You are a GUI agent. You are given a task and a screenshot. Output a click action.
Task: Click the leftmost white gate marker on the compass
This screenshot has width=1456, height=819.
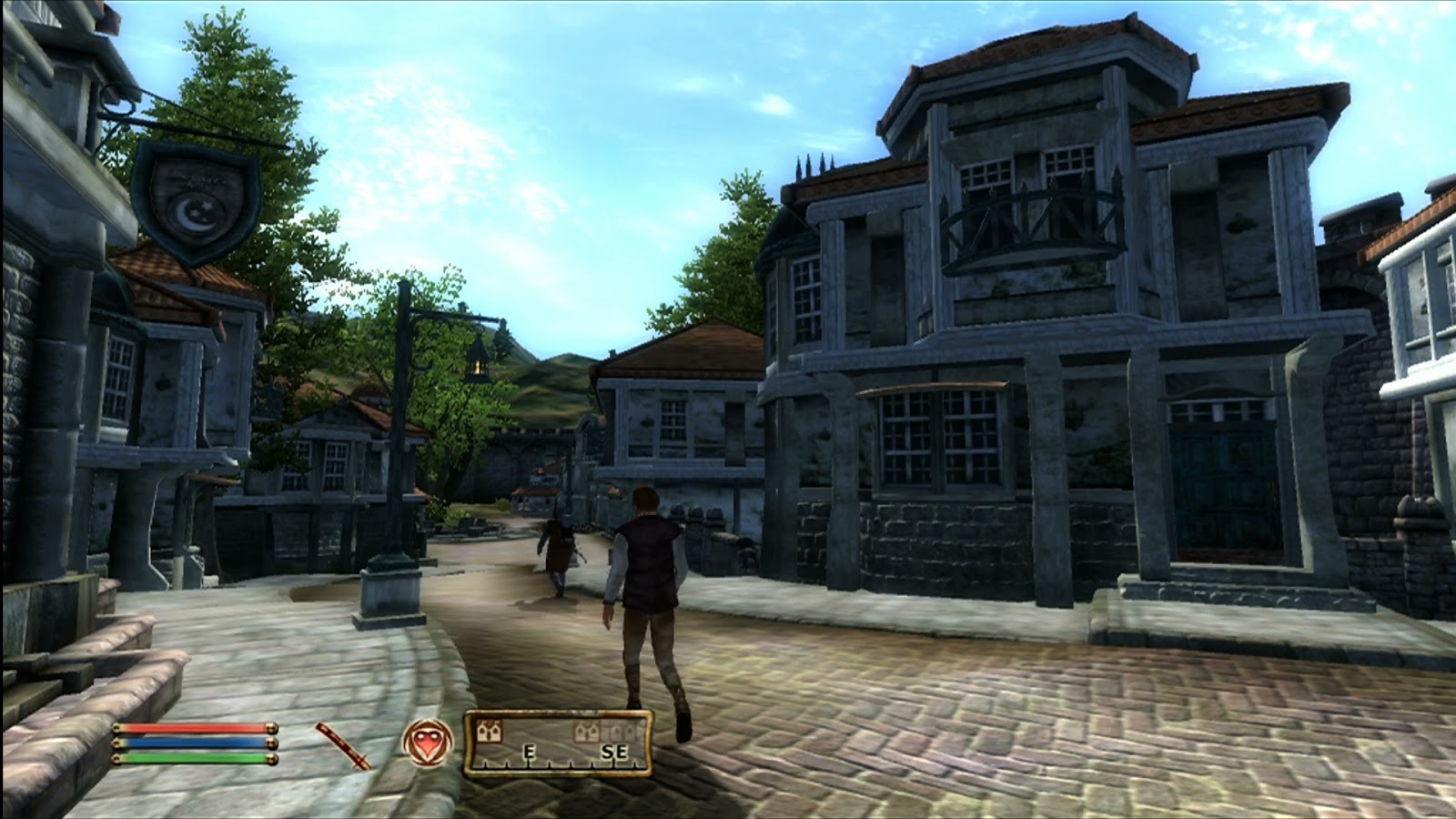489,731
